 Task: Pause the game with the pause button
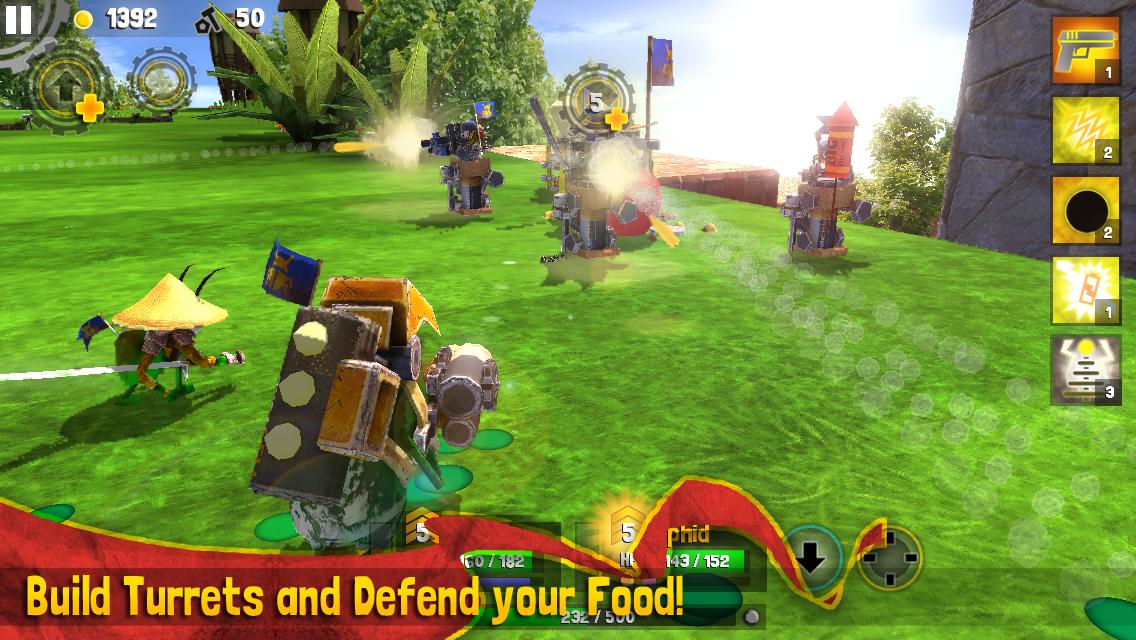click(x=19, y=19)
